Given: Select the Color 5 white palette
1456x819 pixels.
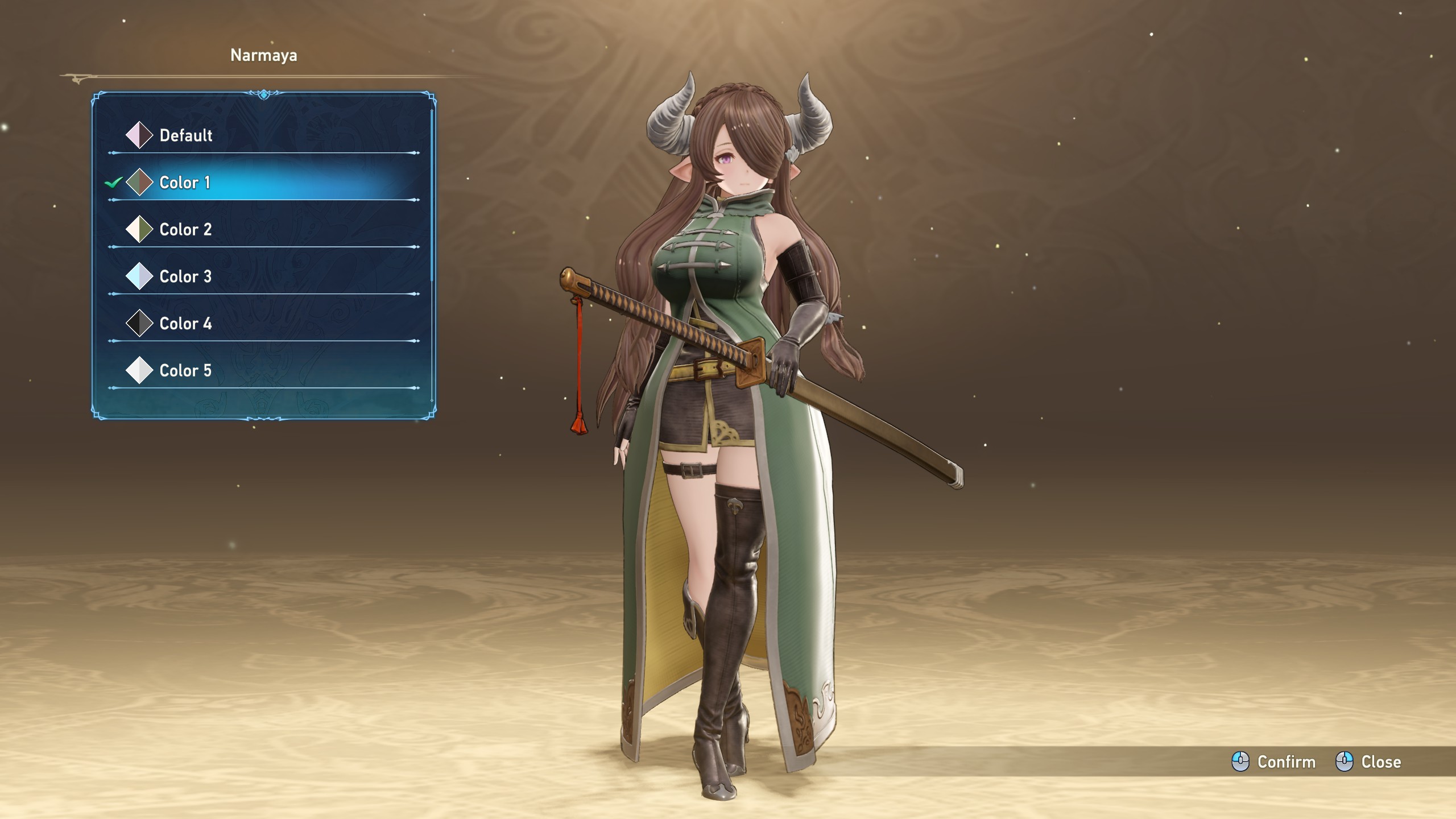Looking at the screenshot, I should (185, 371).
